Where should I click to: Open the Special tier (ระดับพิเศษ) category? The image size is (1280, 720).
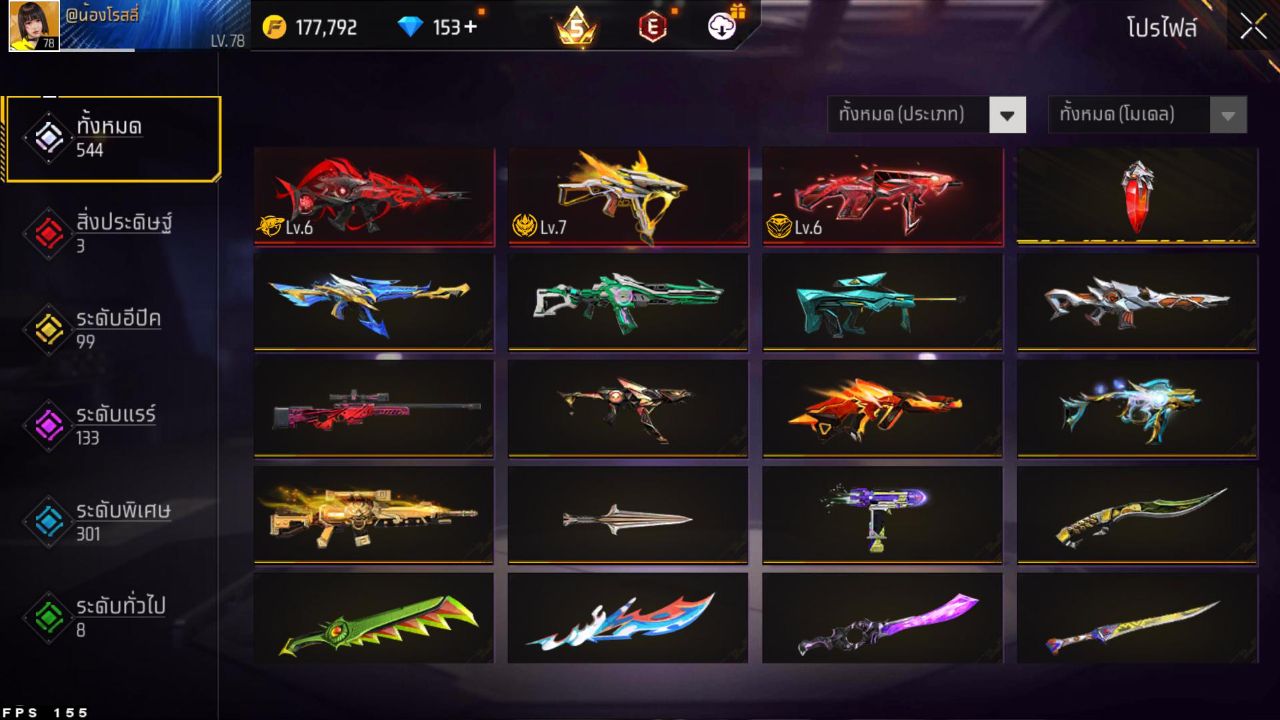click(x=47, y=522)
